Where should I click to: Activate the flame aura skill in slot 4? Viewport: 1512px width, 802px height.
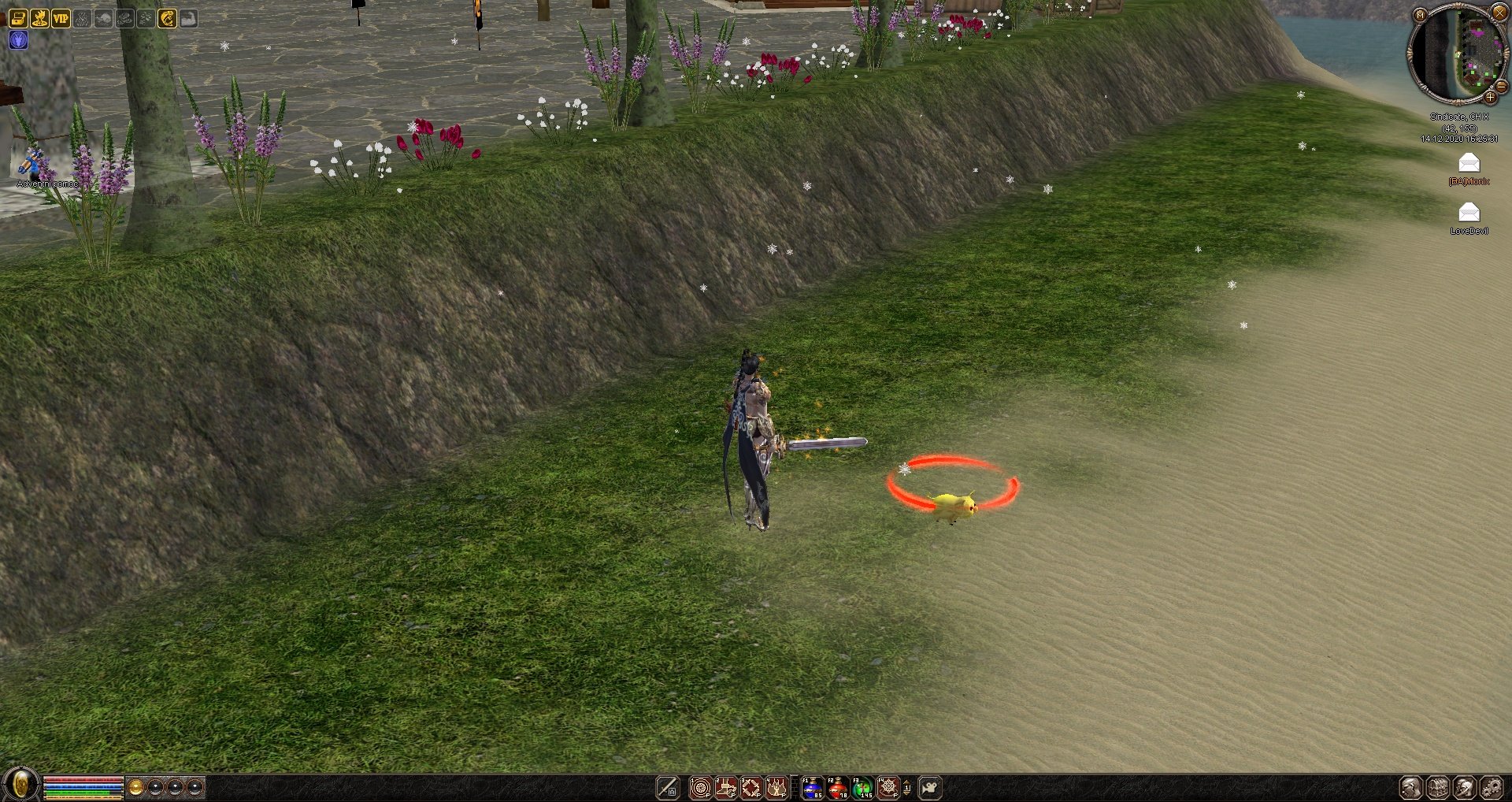[776, 787]
